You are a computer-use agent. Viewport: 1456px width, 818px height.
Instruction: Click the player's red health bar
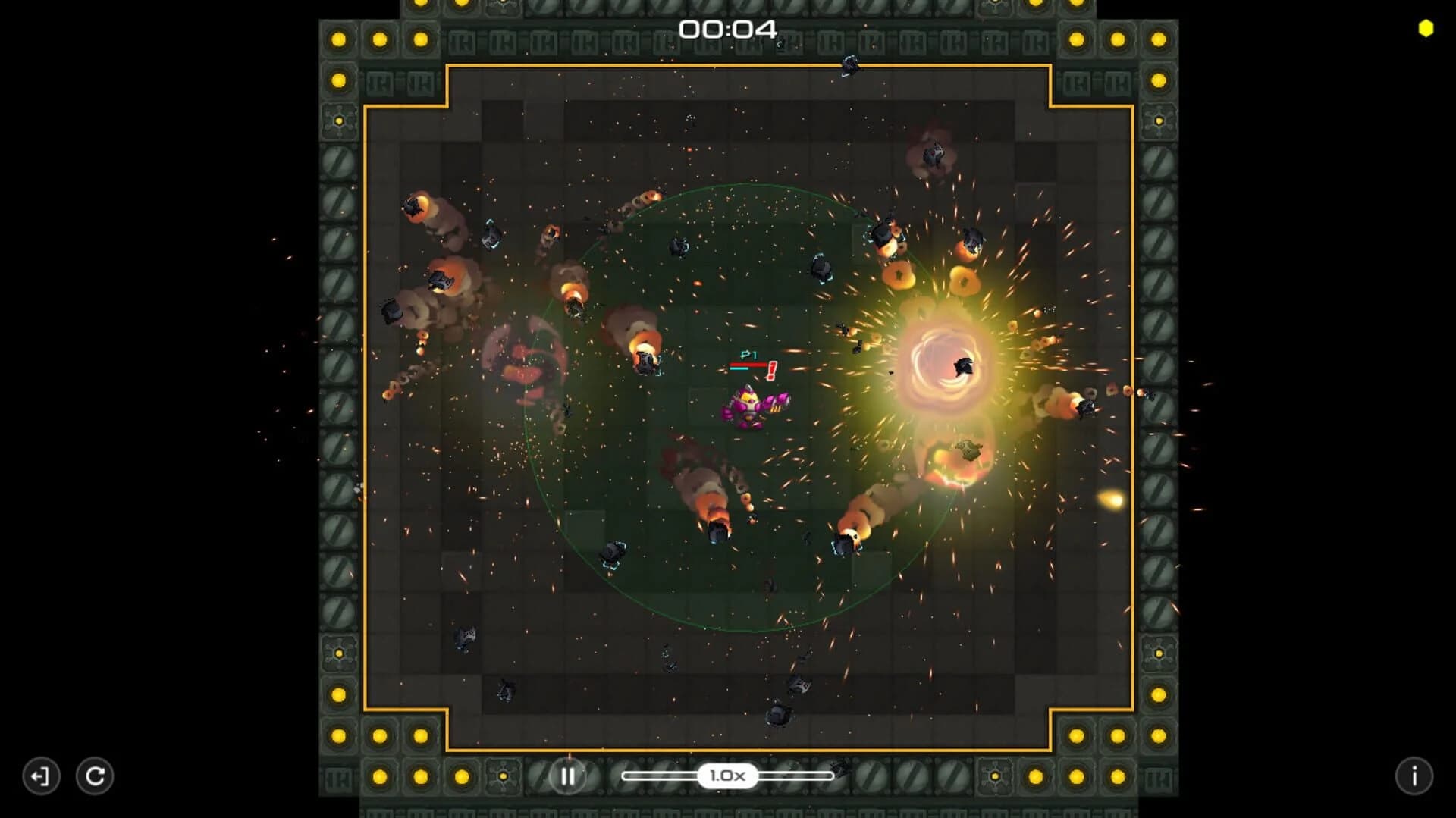[747, 364]
